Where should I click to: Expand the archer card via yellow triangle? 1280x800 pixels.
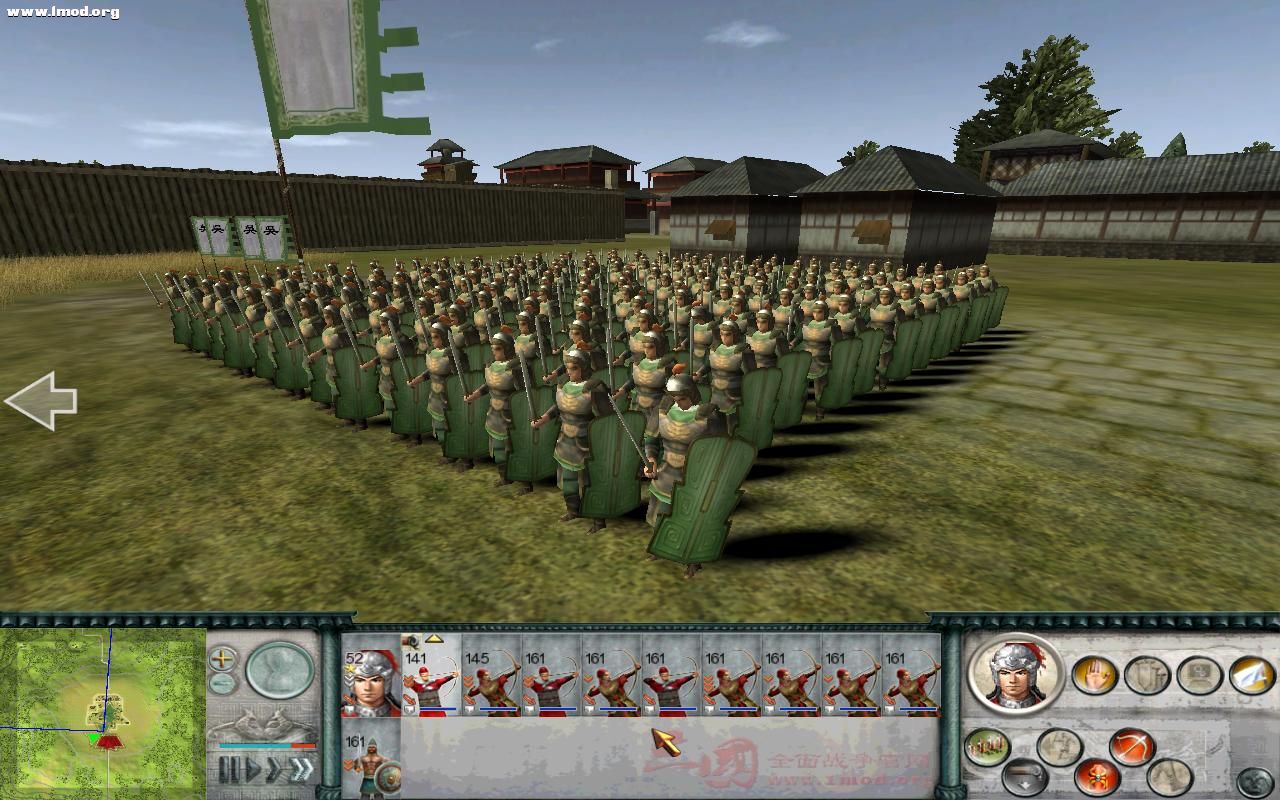434,640
